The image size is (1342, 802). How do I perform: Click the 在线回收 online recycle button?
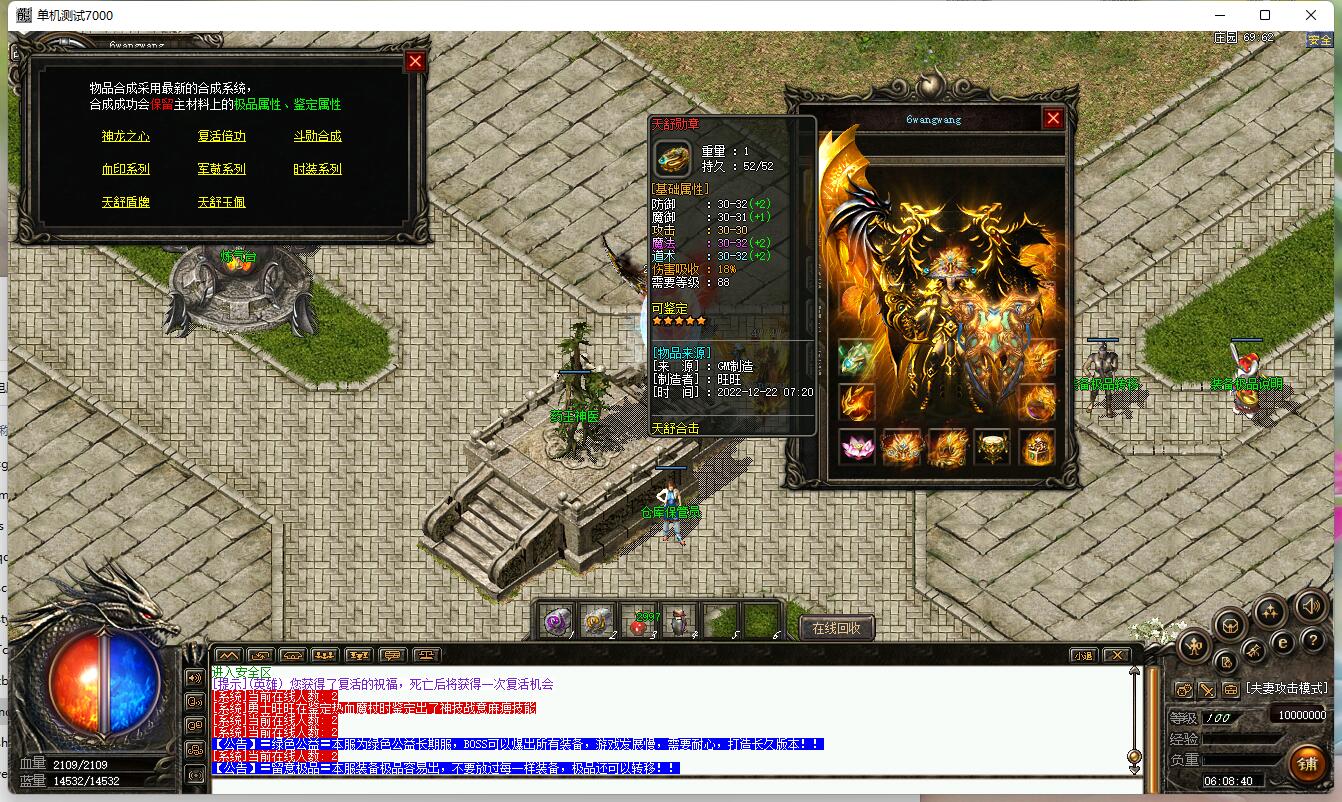click(837, 628)
